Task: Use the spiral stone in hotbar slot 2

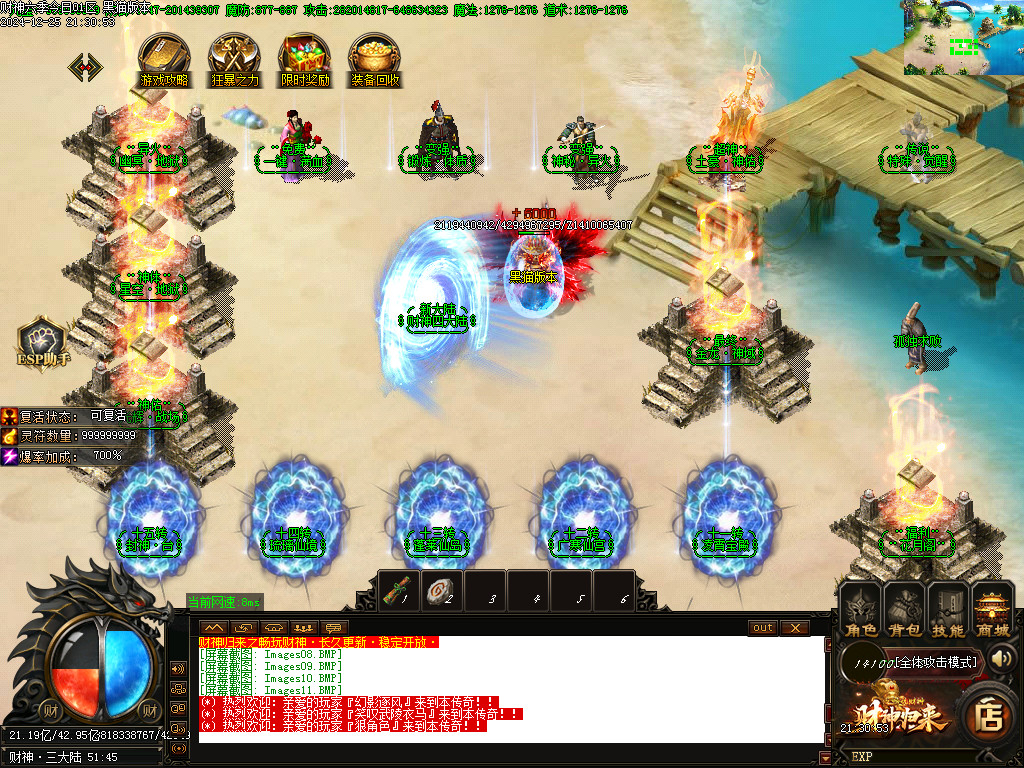Action: (x=442, y=590)
